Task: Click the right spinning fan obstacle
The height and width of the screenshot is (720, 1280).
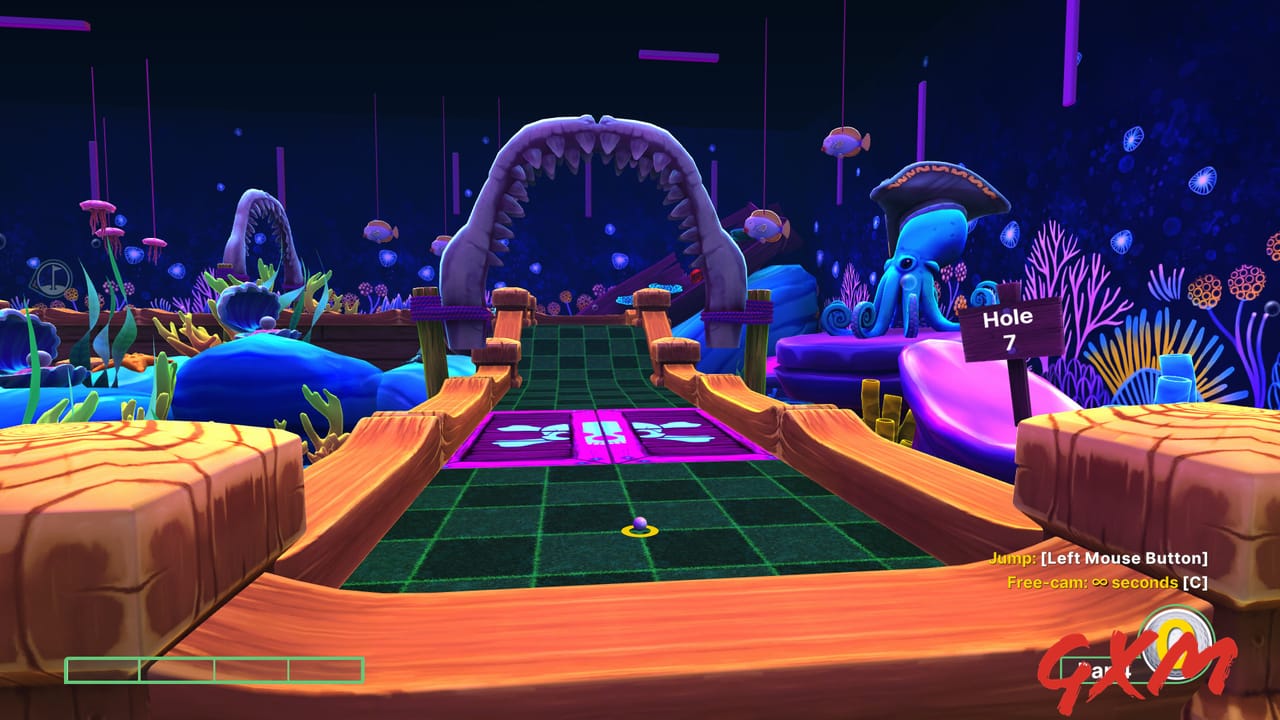Action: coord(665,433)
